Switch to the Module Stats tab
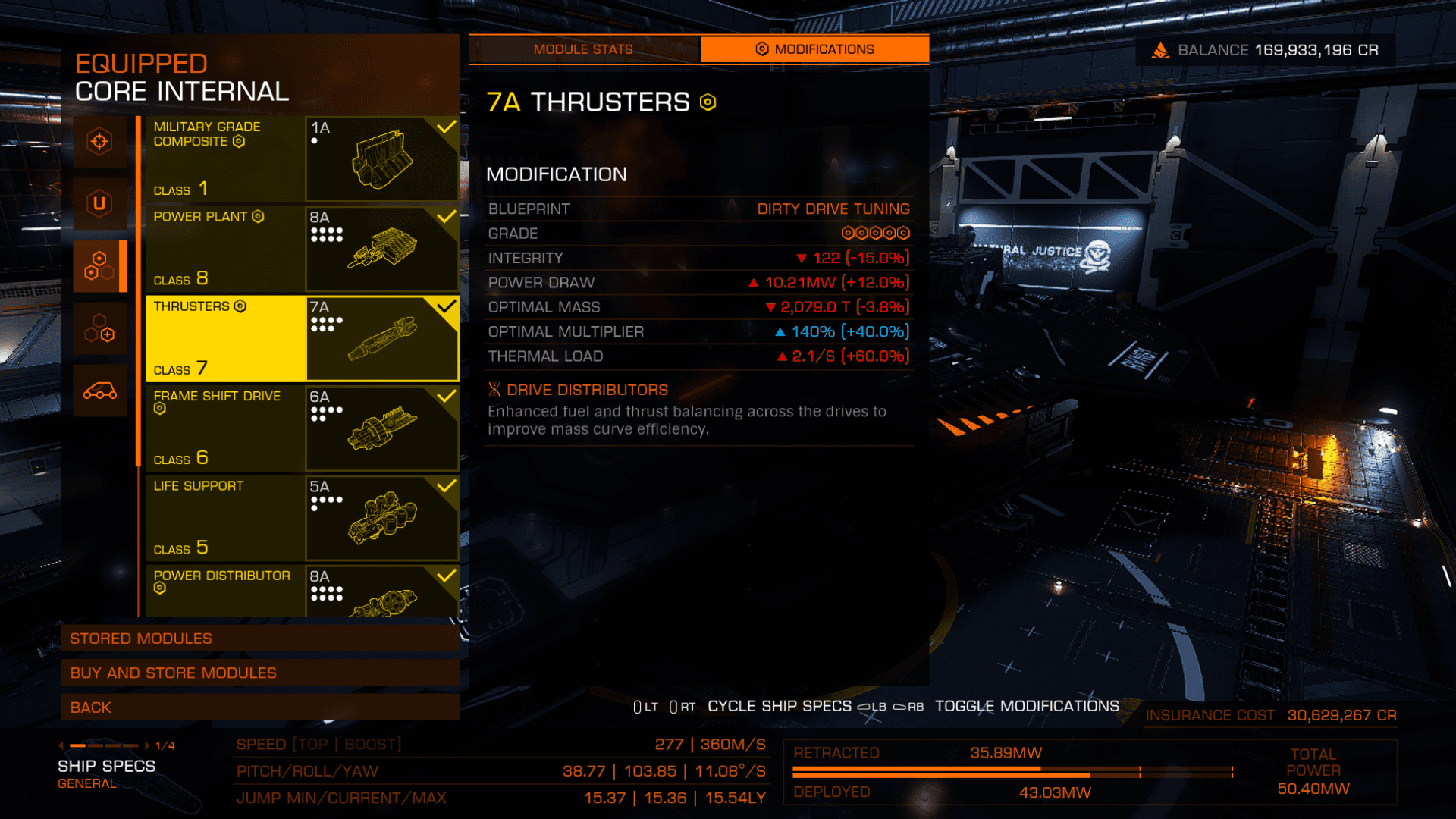 pyautogui.click(x=583, y=49)
